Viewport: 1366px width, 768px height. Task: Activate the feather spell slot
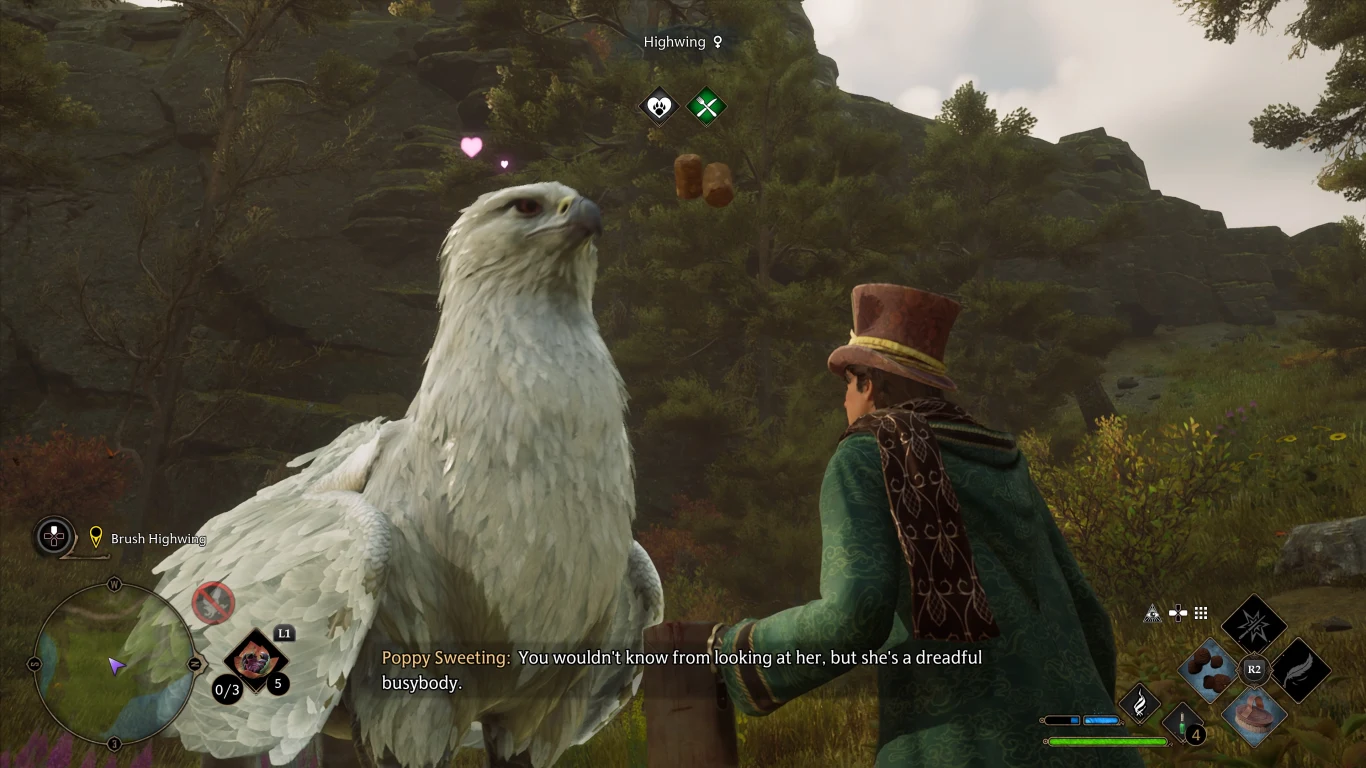[x=1299, y=670]
